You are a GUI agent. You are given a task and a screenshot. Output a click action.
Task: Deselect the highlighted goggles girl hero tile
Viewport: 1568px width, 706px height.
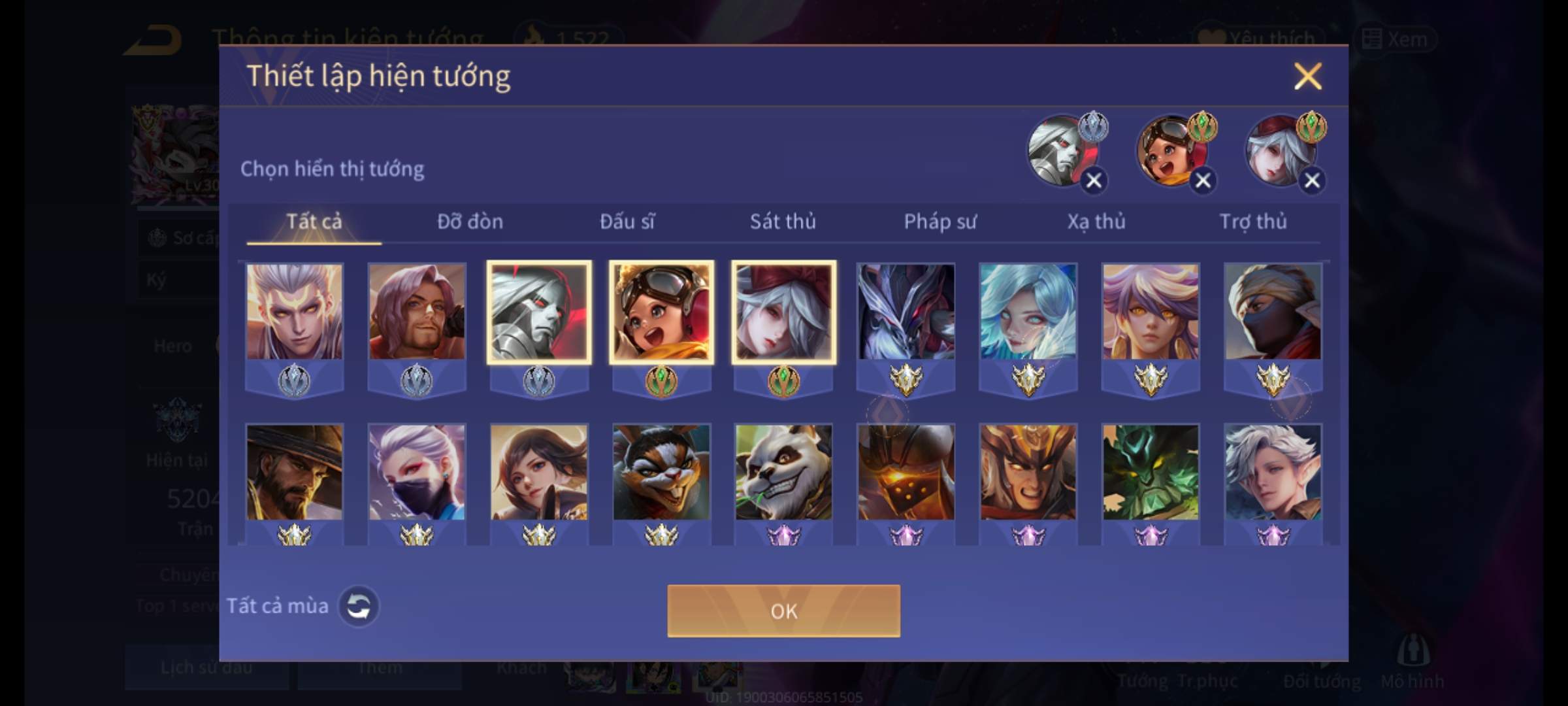[x=661, y=312]
